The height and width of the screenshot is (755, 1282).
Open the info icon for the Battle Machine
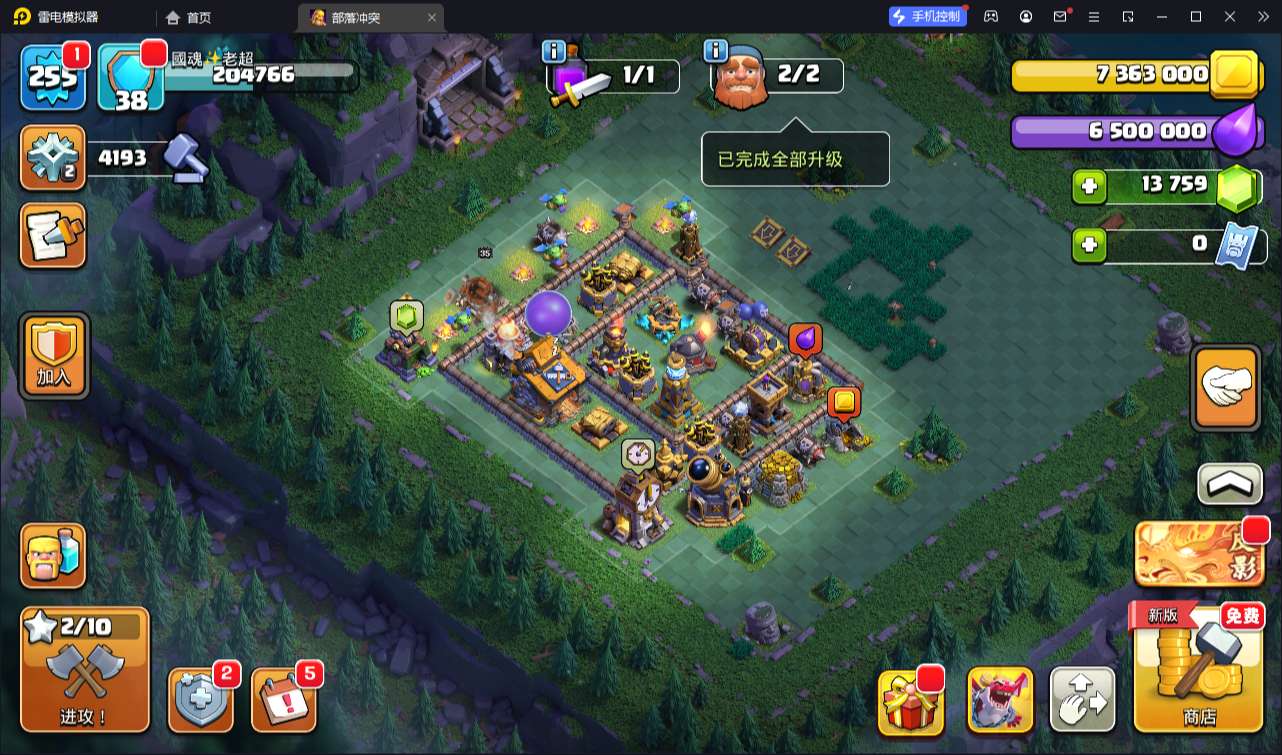553,51
